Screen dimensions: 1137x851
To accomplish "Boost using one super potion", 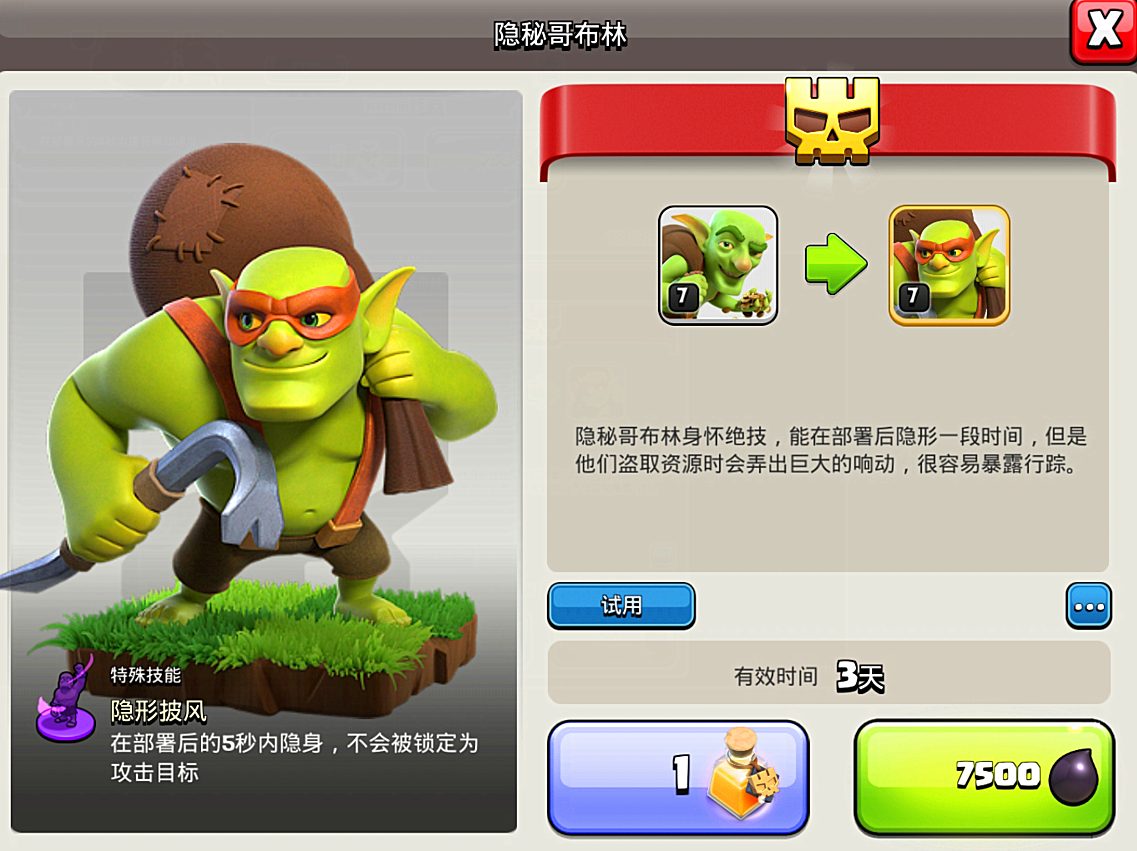I will click(678, 777).
